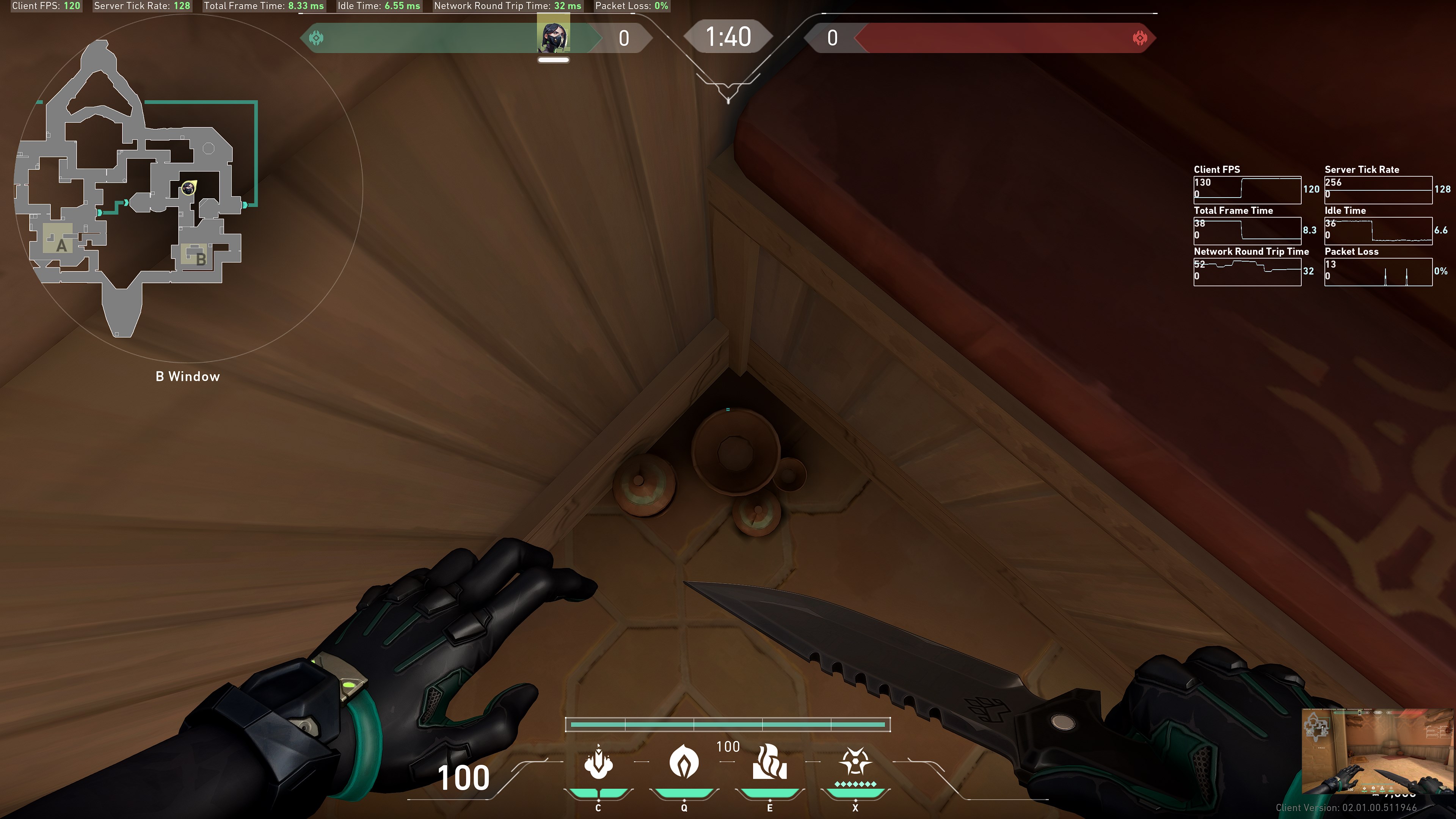Viewport: 1456px width, 819px height.
Task: Activate Viper's Toxic Screen ability icon
Action: tap(769, 763)
